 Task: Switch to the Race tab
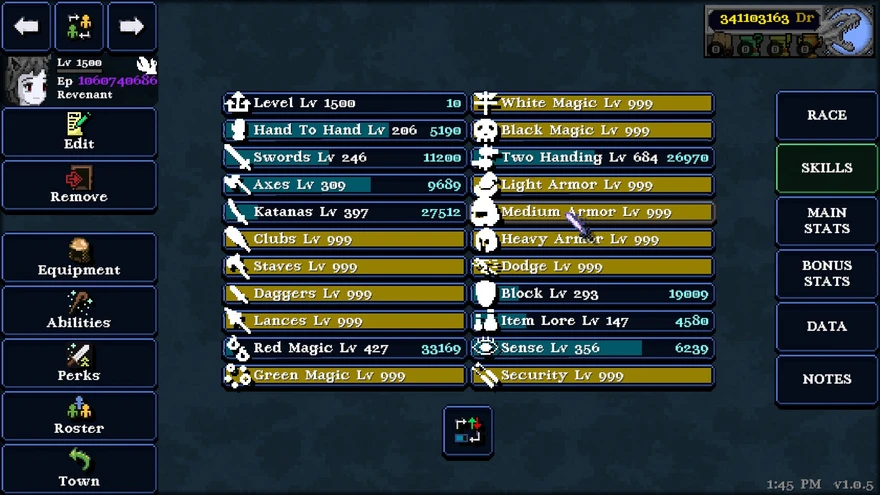pyautogui.click(x=827, y=115)
